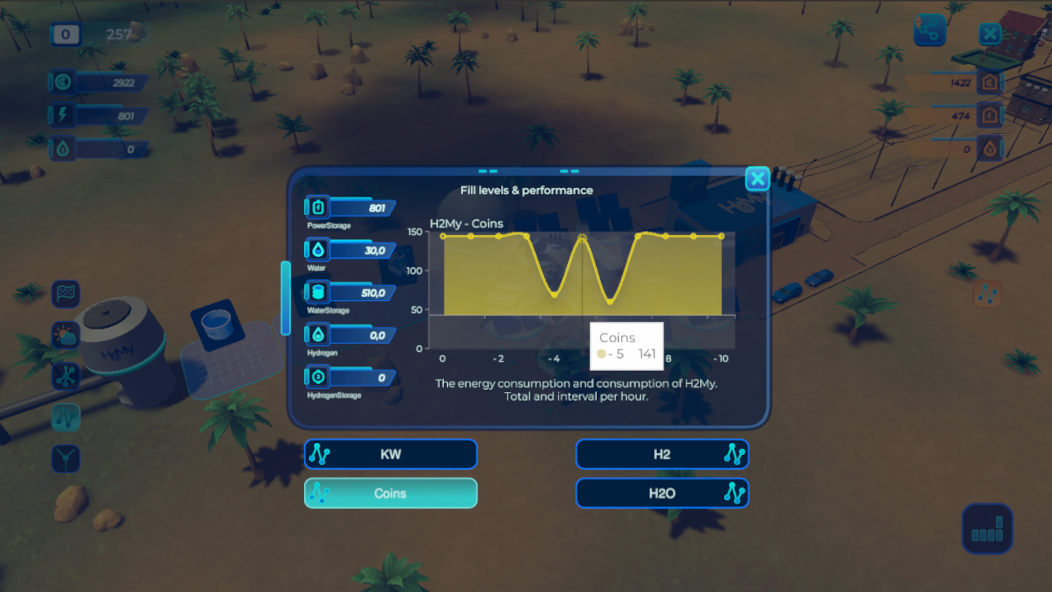Click the top-right X close icon
1052x592 pixels.
pyautogui.click(x=989, y=34)
